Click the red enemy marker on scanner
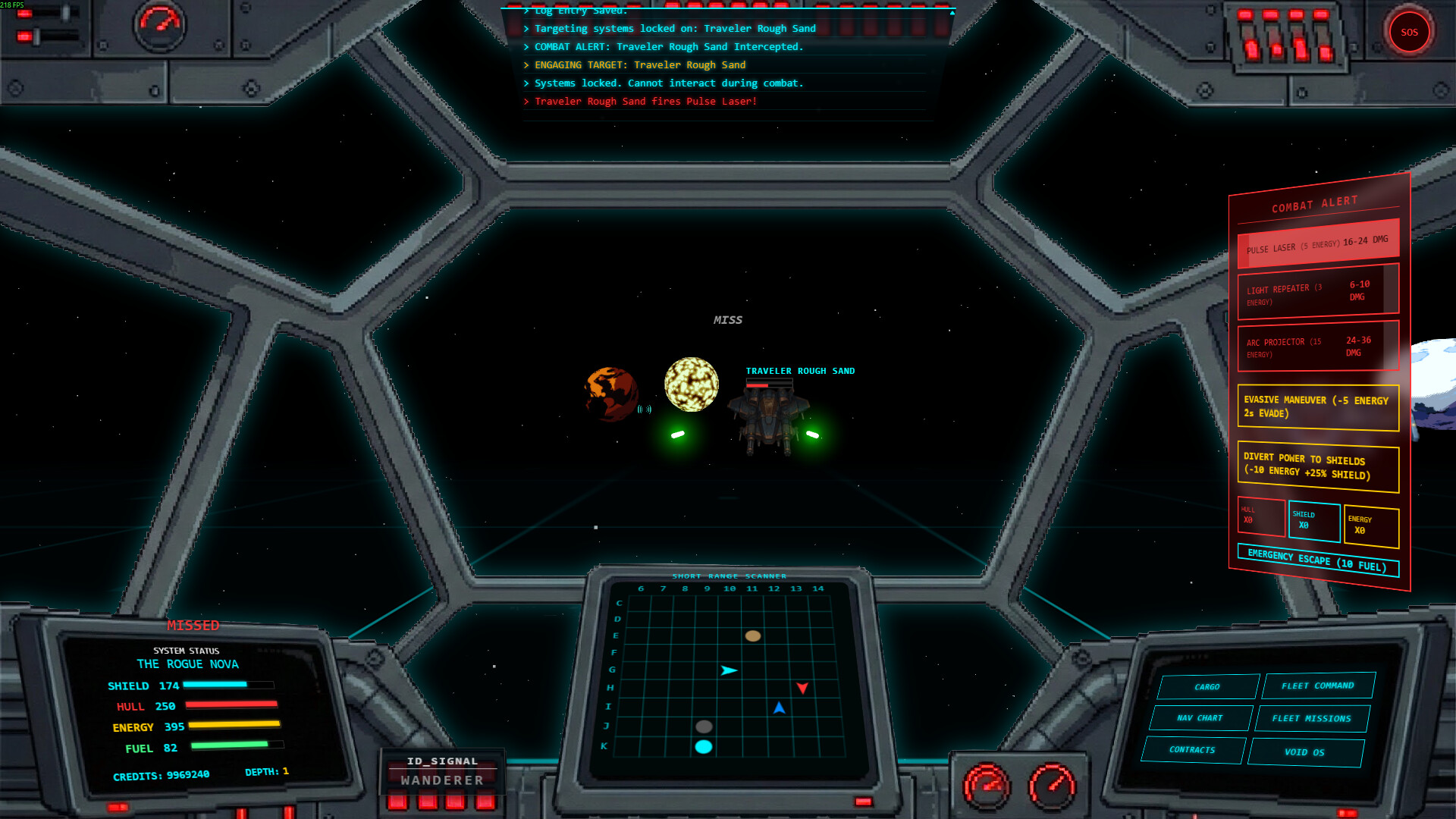1456x819 pixels. [802, 688]
